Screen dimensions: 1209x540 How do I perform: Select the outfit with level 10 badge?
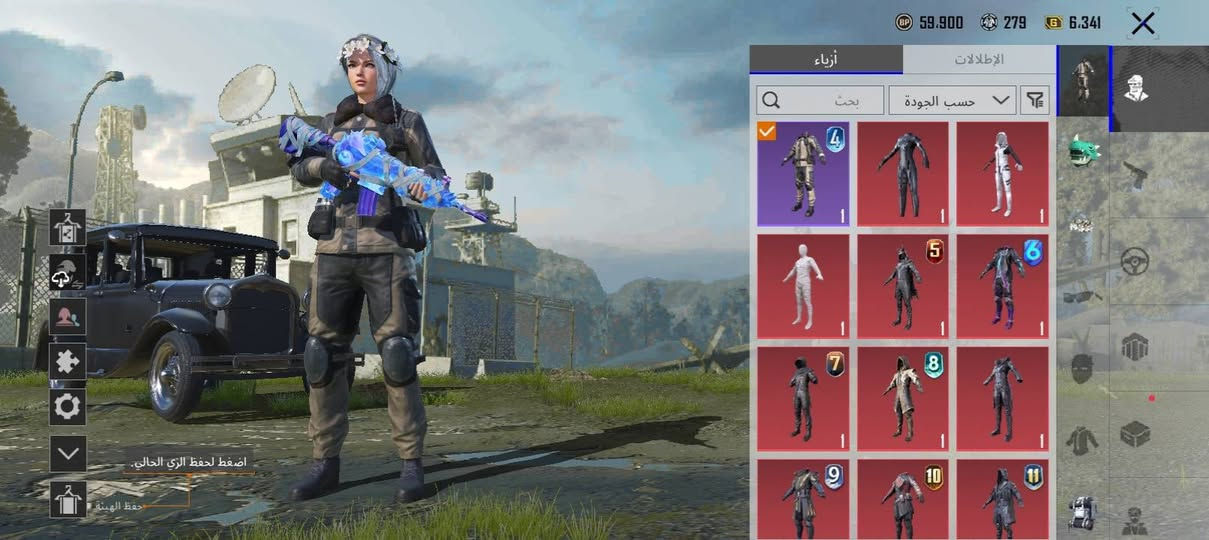point(903,499)
